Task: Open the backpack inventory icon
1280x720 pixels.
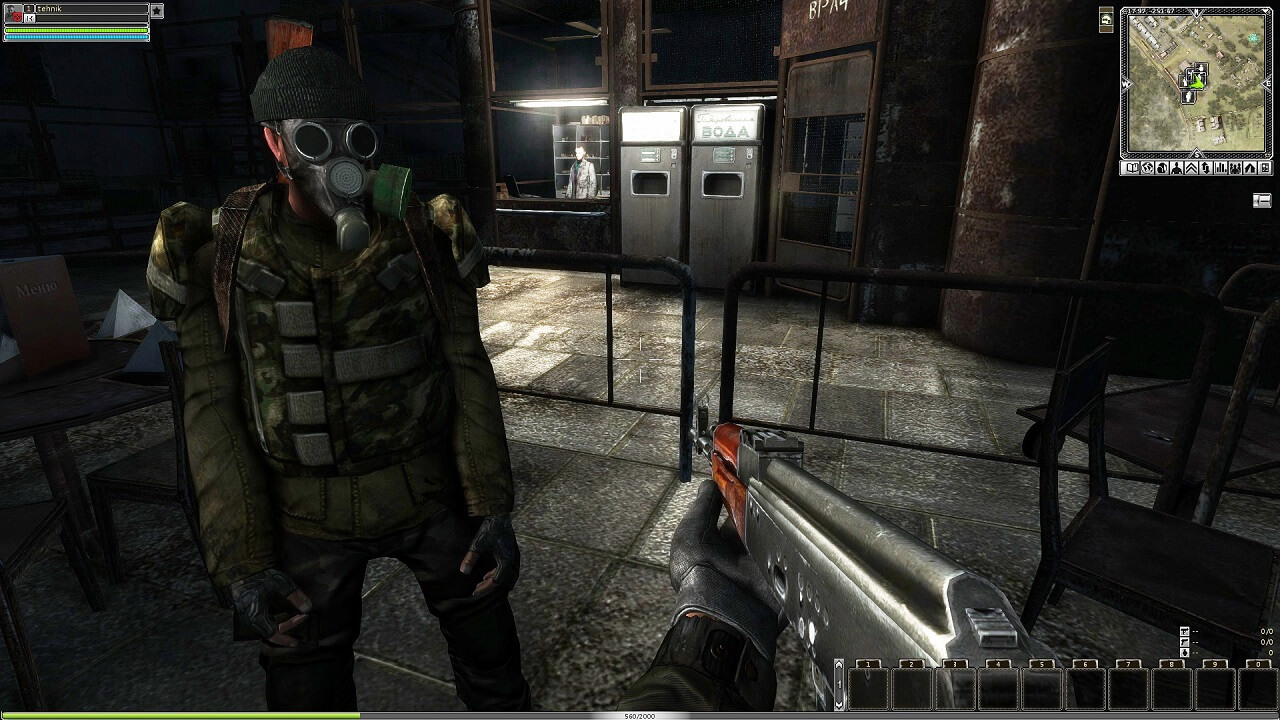Action: [x=1162, y=168]
